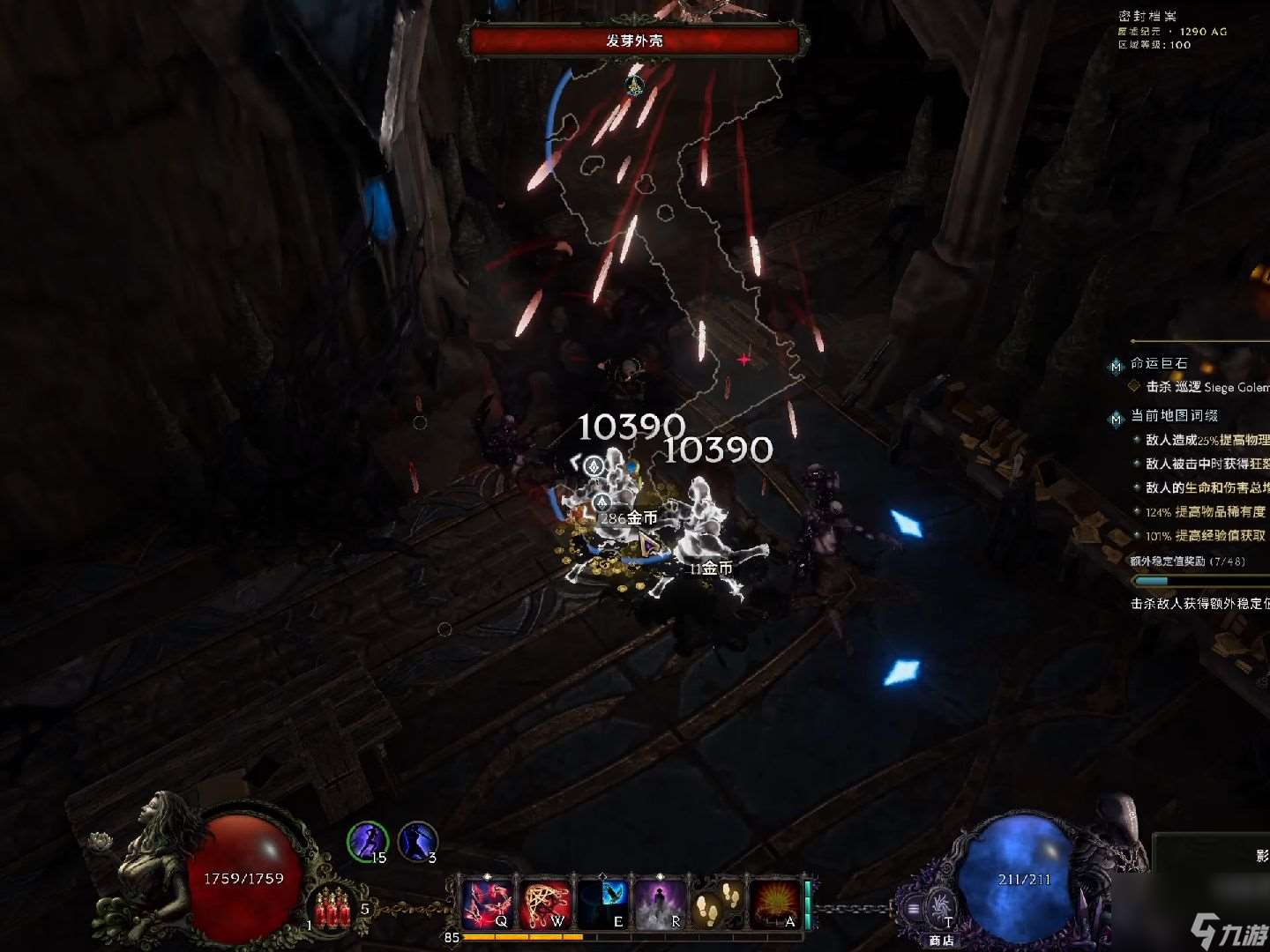Click the dark-ringed blue figure buff icon
Screen dimensions: 1270x952
click(x=417, y=841)
